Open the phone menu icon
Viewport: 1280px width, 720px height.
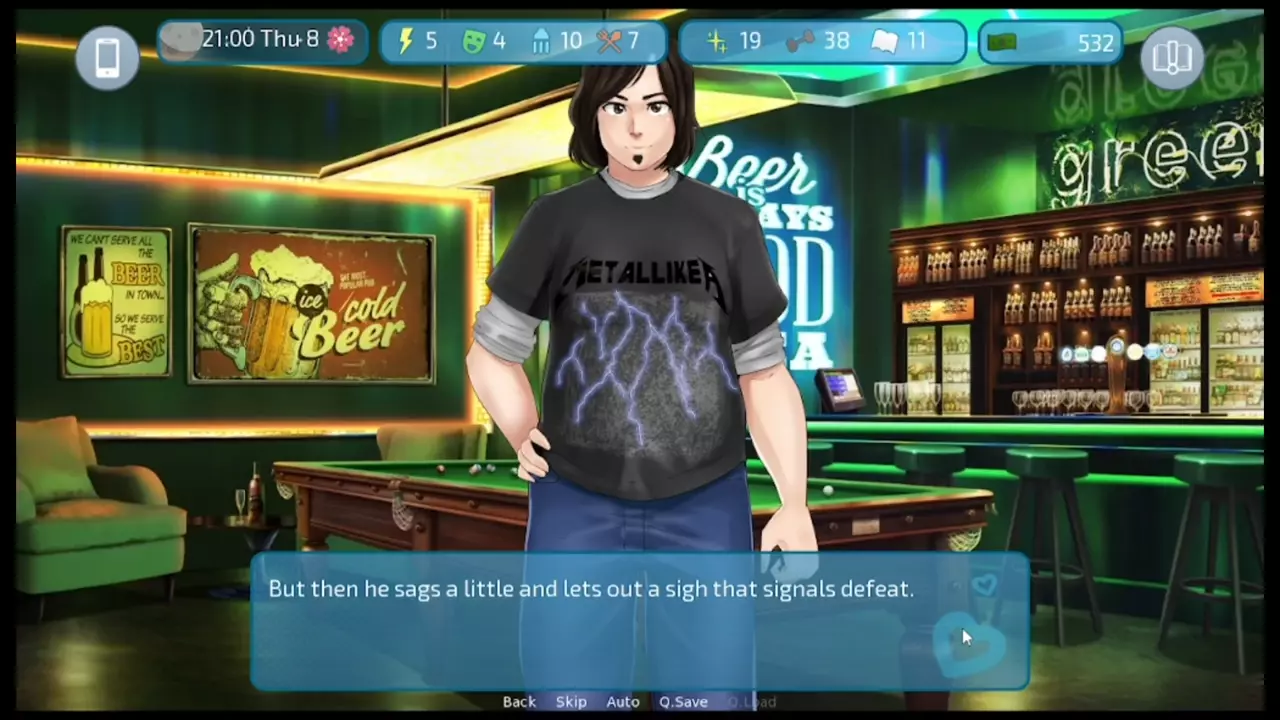click(107, 58)
